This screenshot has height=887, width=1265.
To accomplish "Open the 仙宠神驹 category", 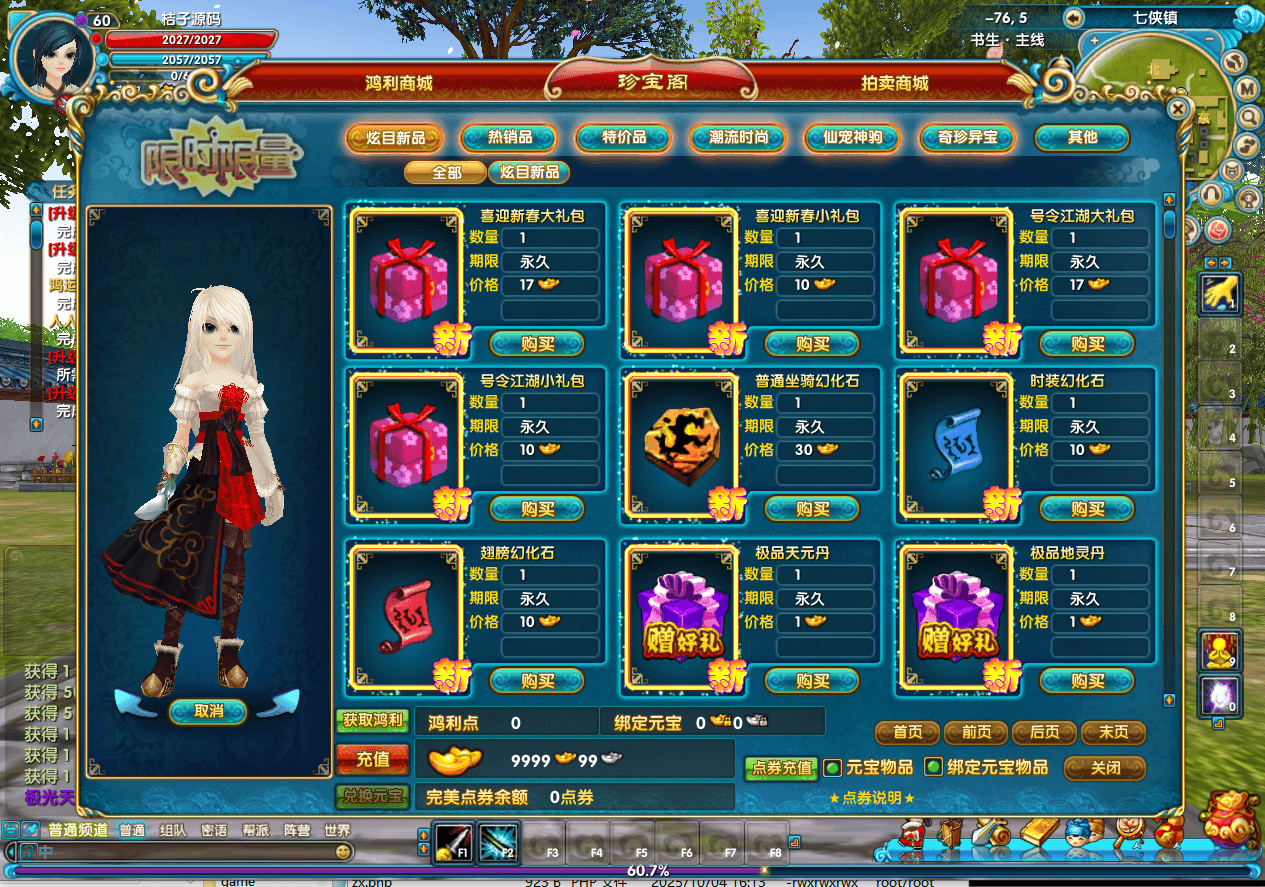I will [852, 138].
